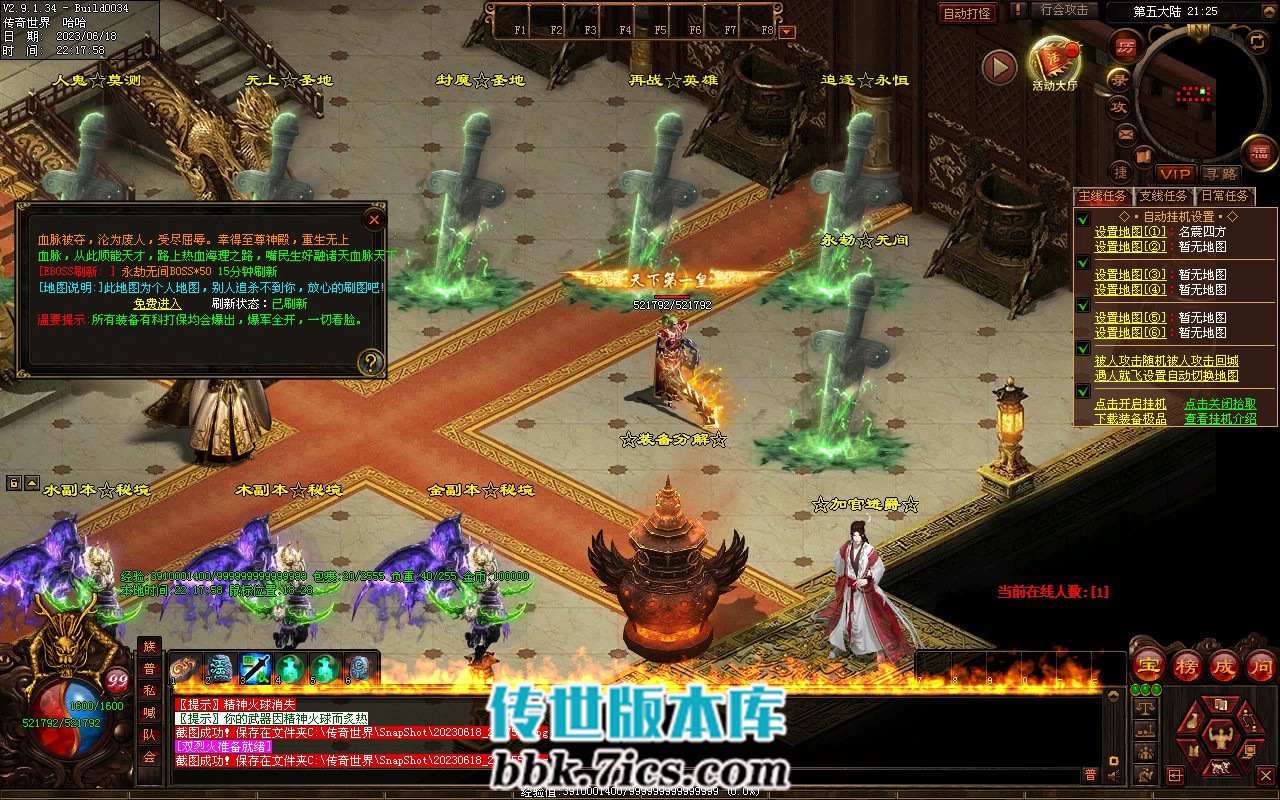Switch to the 主线任务 tab
The height and width of the screenshot is (800, 1280).
1101,196
